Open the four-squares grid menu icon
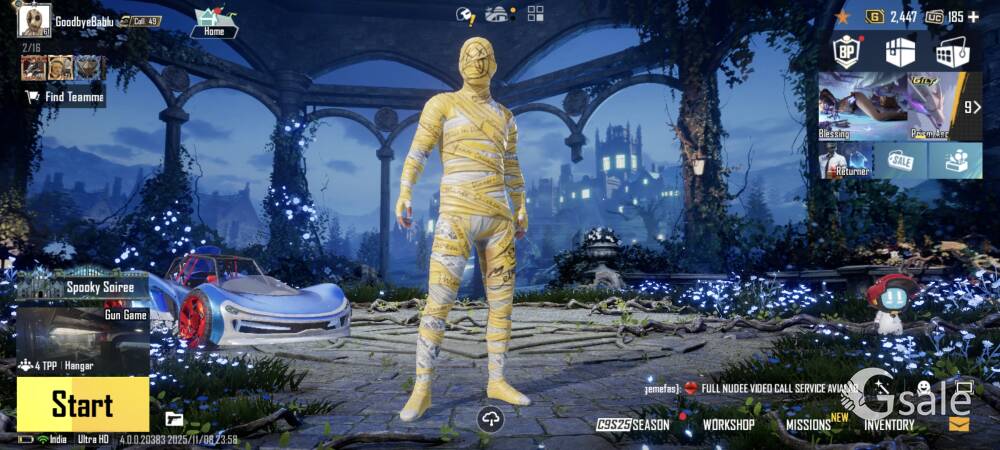Viewport: 1000px width, 450px height. point(536,13)
